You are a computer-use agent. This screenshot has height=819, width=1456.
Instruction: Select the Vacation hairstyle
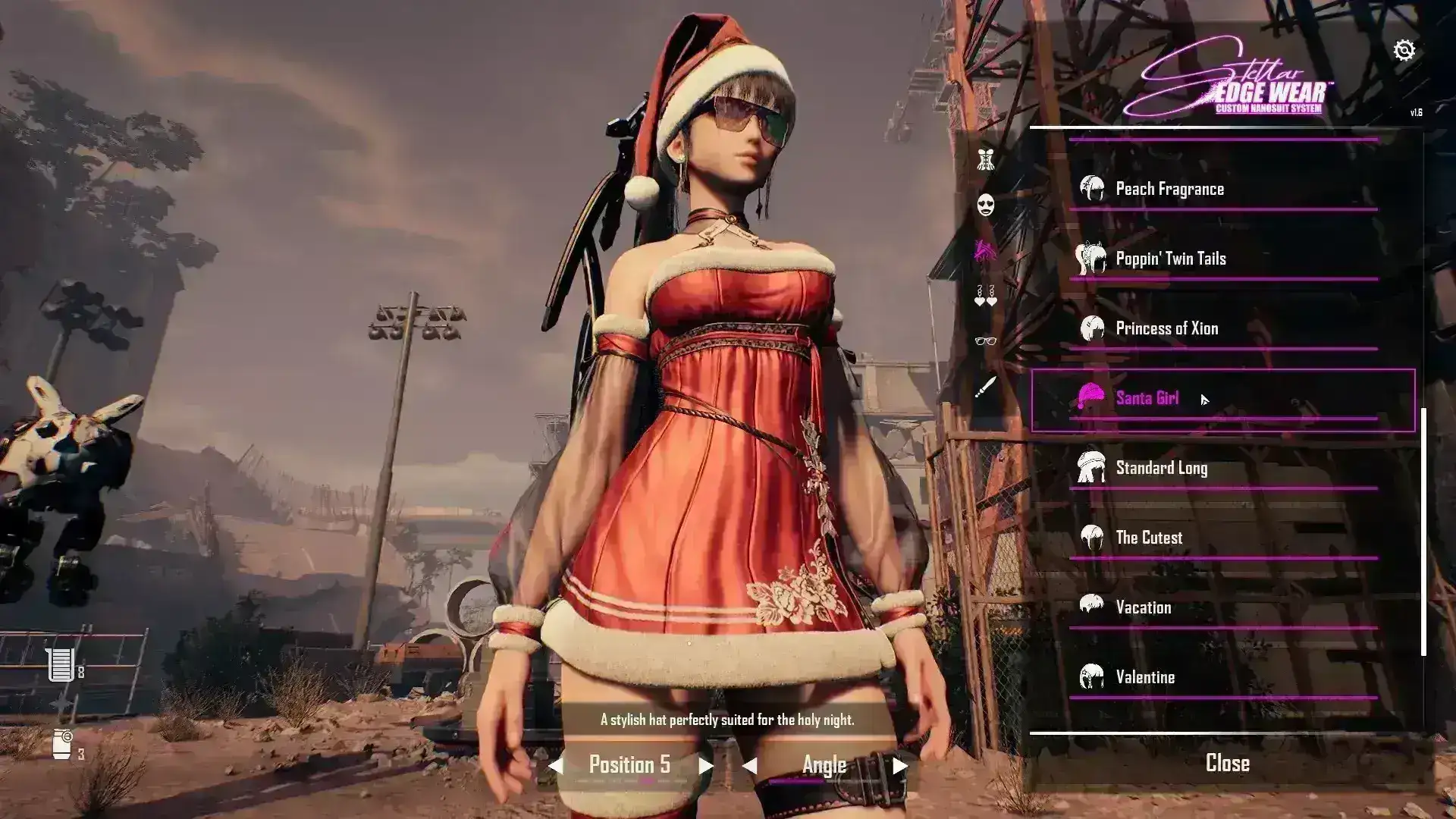1143,607
